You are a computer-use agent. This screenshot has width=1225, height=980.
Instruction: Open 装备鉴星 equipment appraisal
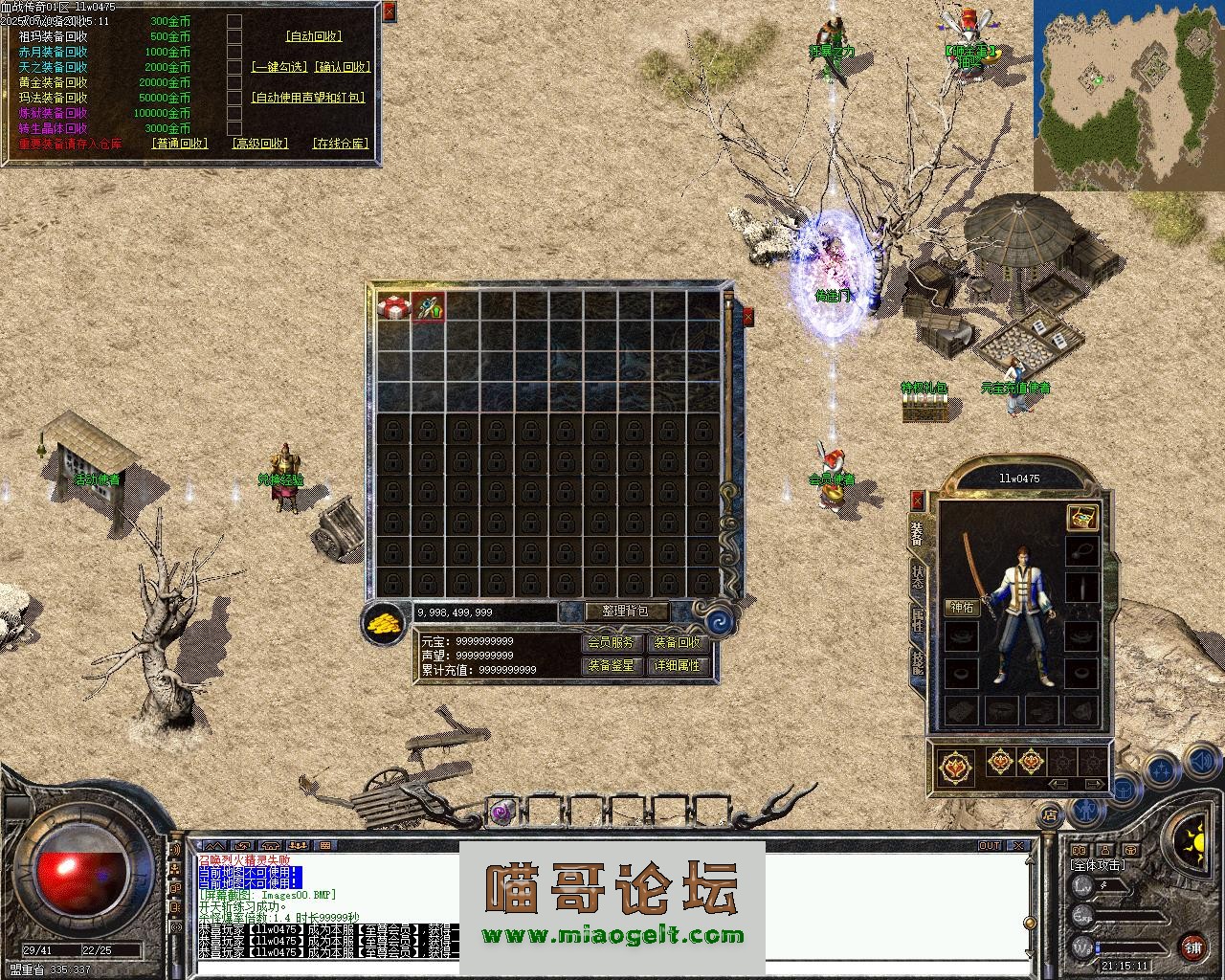tap(611, 665)
